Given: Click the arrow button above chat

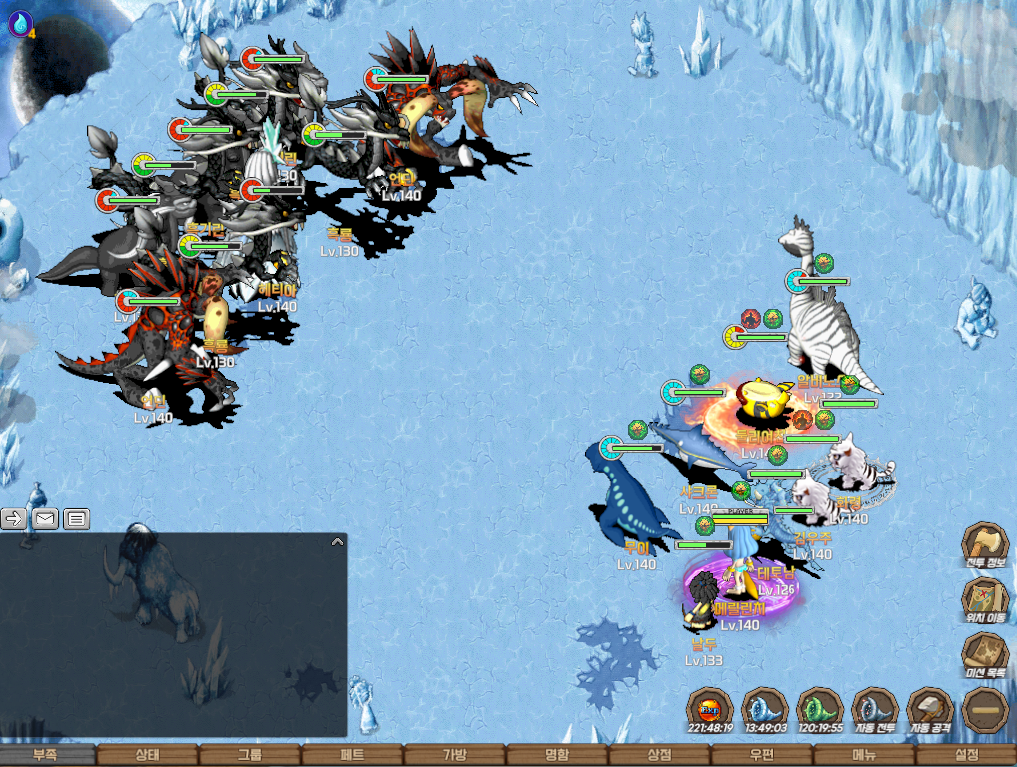Looking at the screenshot, I should pos(14,518).
